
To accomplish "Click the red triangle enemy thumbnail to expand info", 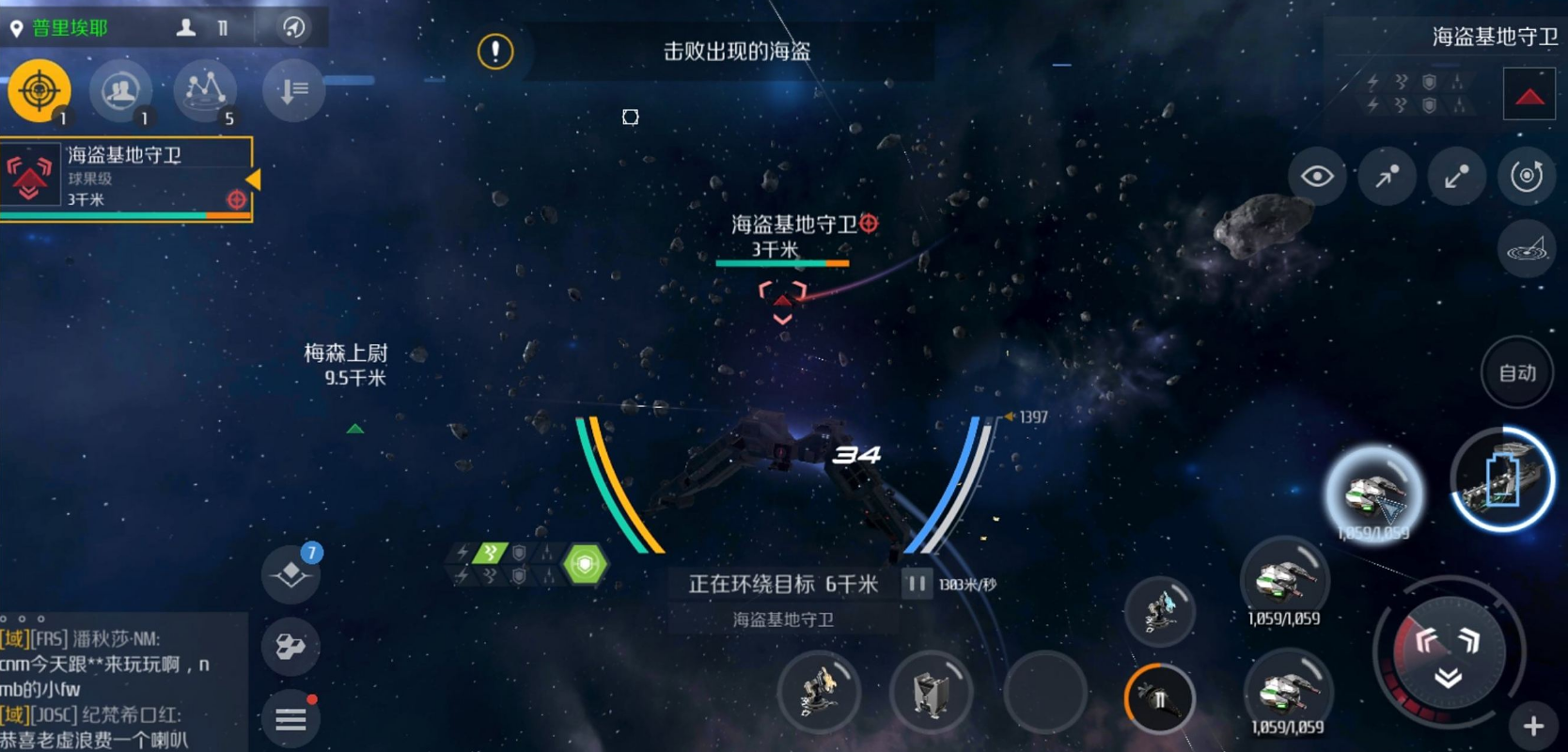I will (x=1530, y=94).
